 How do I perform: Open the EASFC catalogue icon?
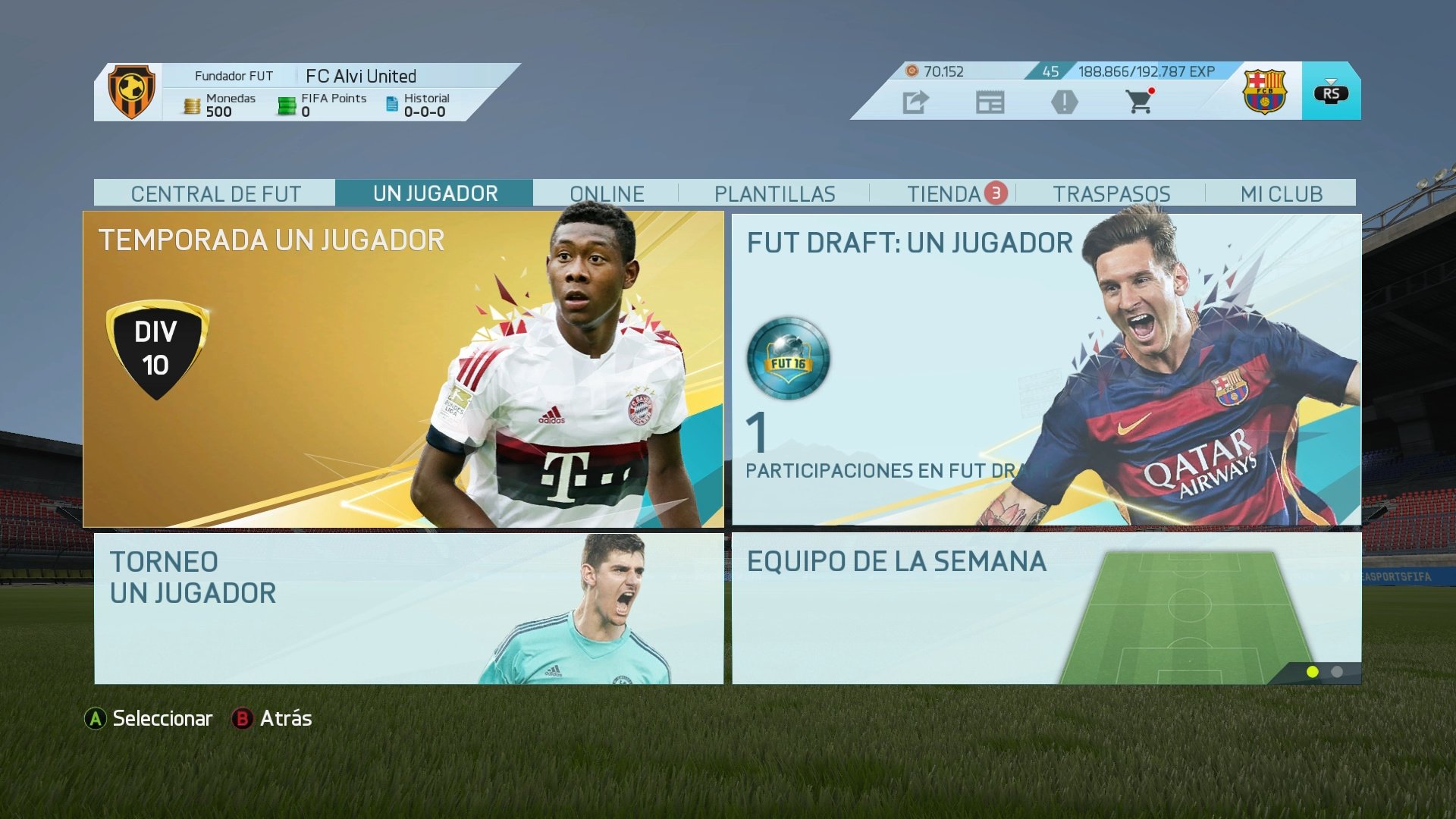coord(992,101)
